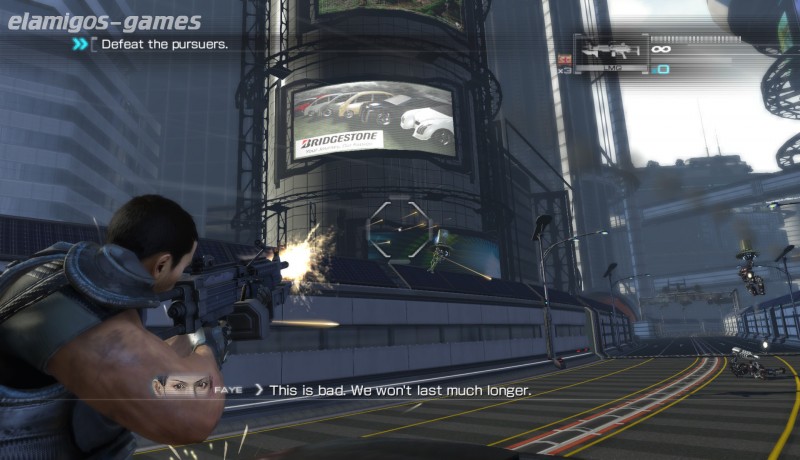The width and height of the screenshot is (800, 460).
Task: Click the medkit item icon
Action: [564, 60]
